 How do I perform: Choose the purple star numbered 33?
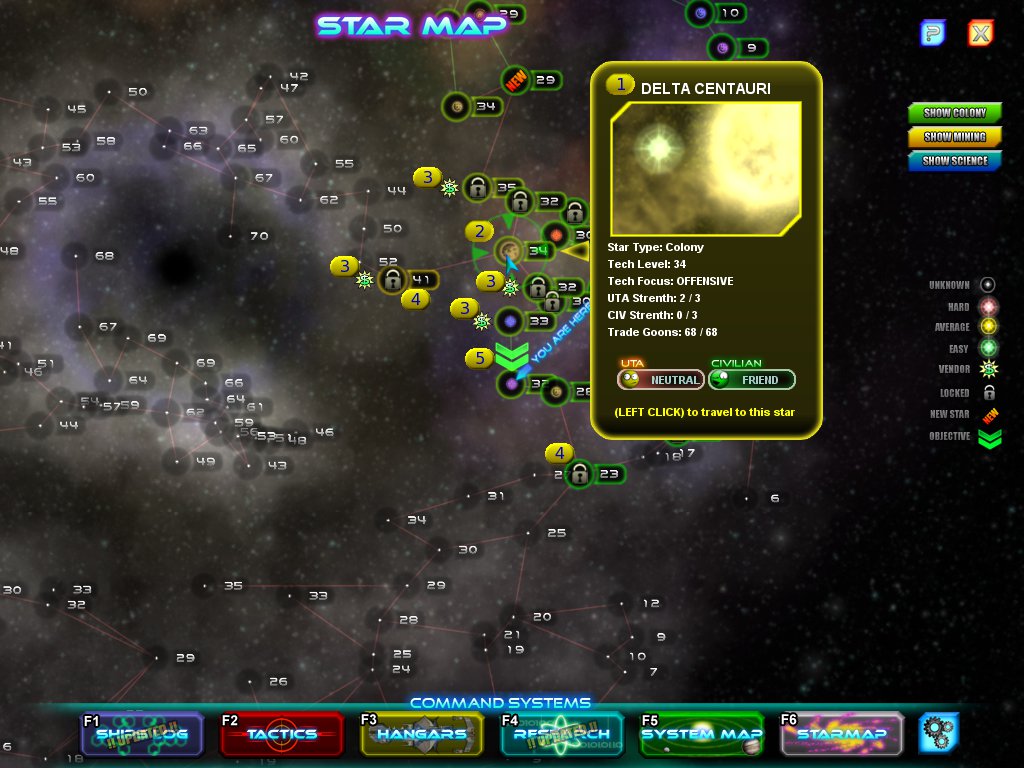(511, 321)
